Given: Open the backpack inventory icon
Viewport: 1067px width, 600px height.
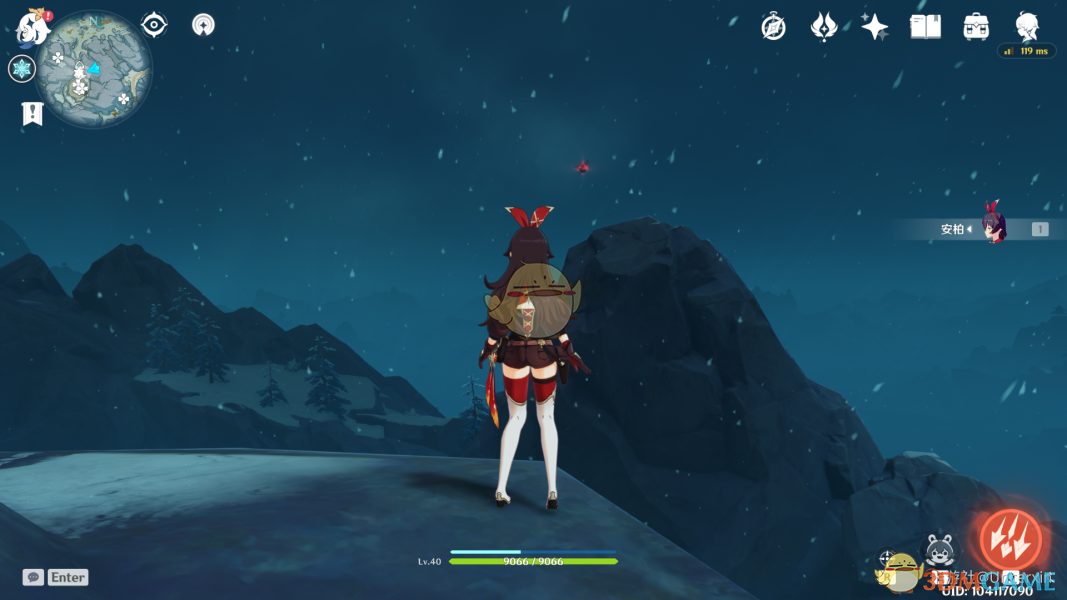Looking at the screenshot, I should (x=976, y=27).
